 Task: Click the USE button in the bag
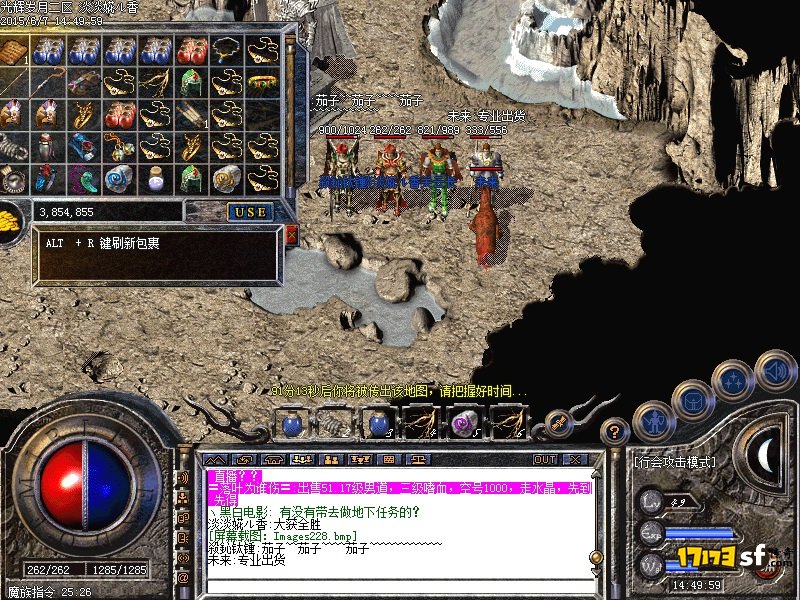click(x=249, y=212)
